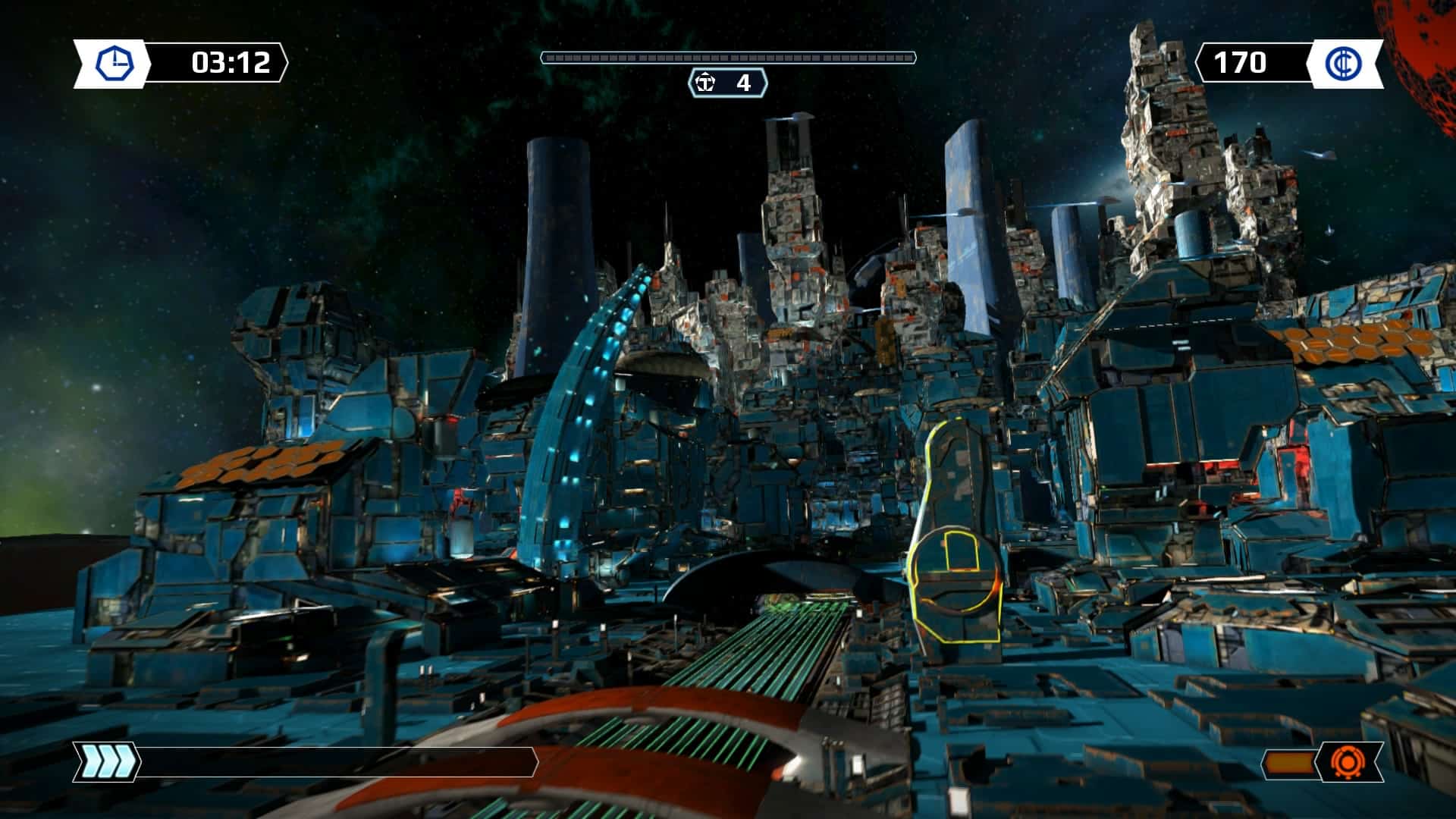Viewport: 1456px width, 819px height.
Task: Select the blue credits coin icon
Action: pyautogui.click(x=1343, y=63)
